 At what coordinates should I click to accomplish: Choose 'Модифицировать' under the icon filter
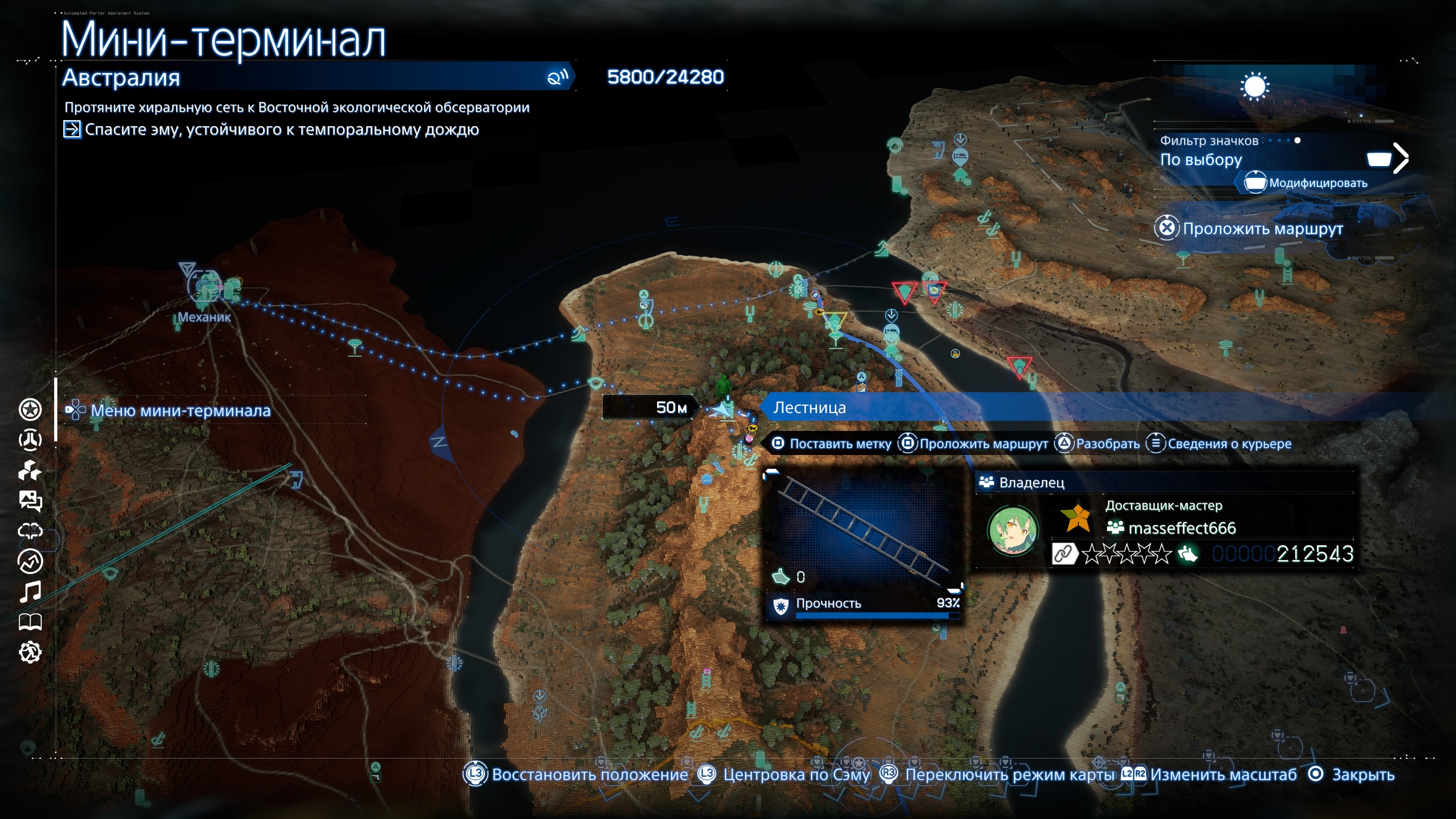tap(1318, 183)
